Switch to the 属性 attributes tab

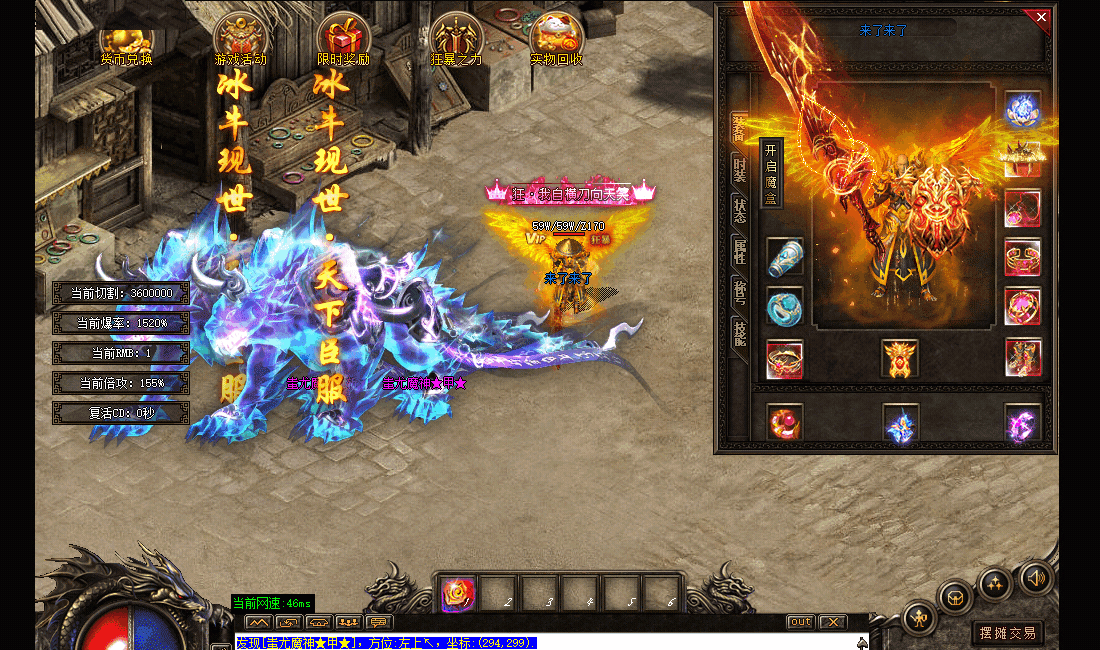[x=739, y=251]
